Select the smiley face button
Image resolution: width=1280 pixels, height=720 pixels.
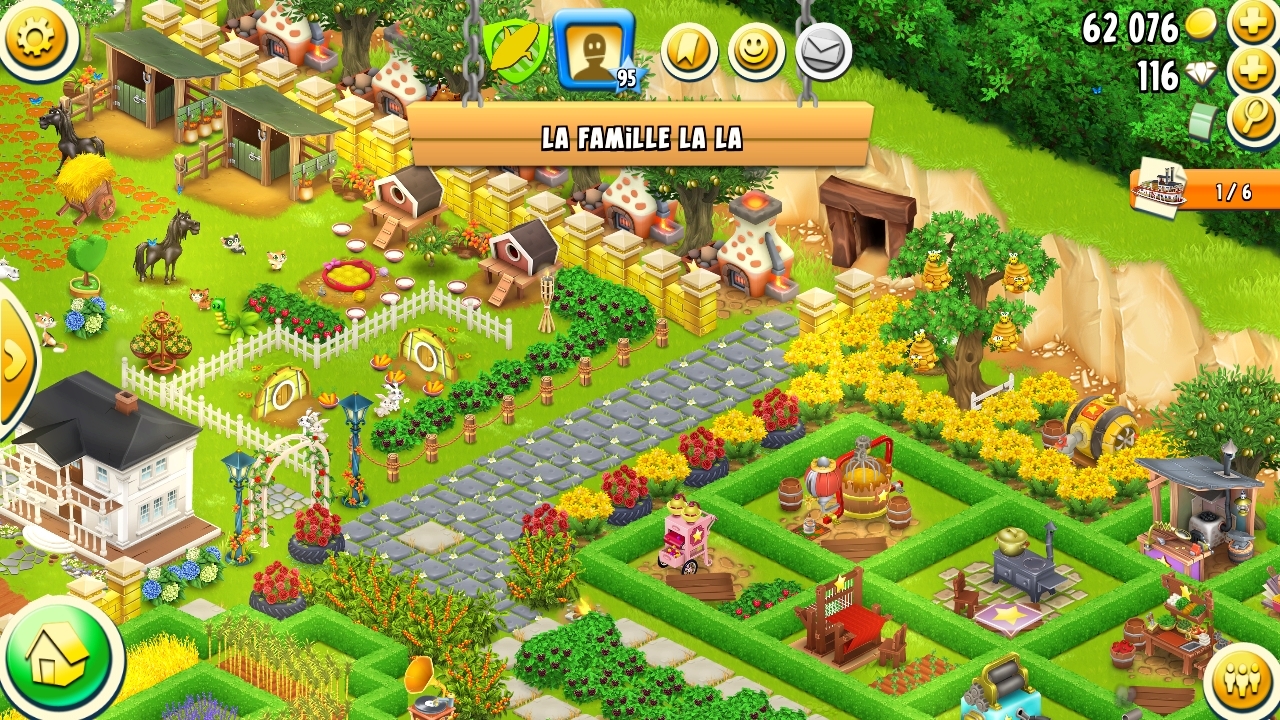coord(756,52)
